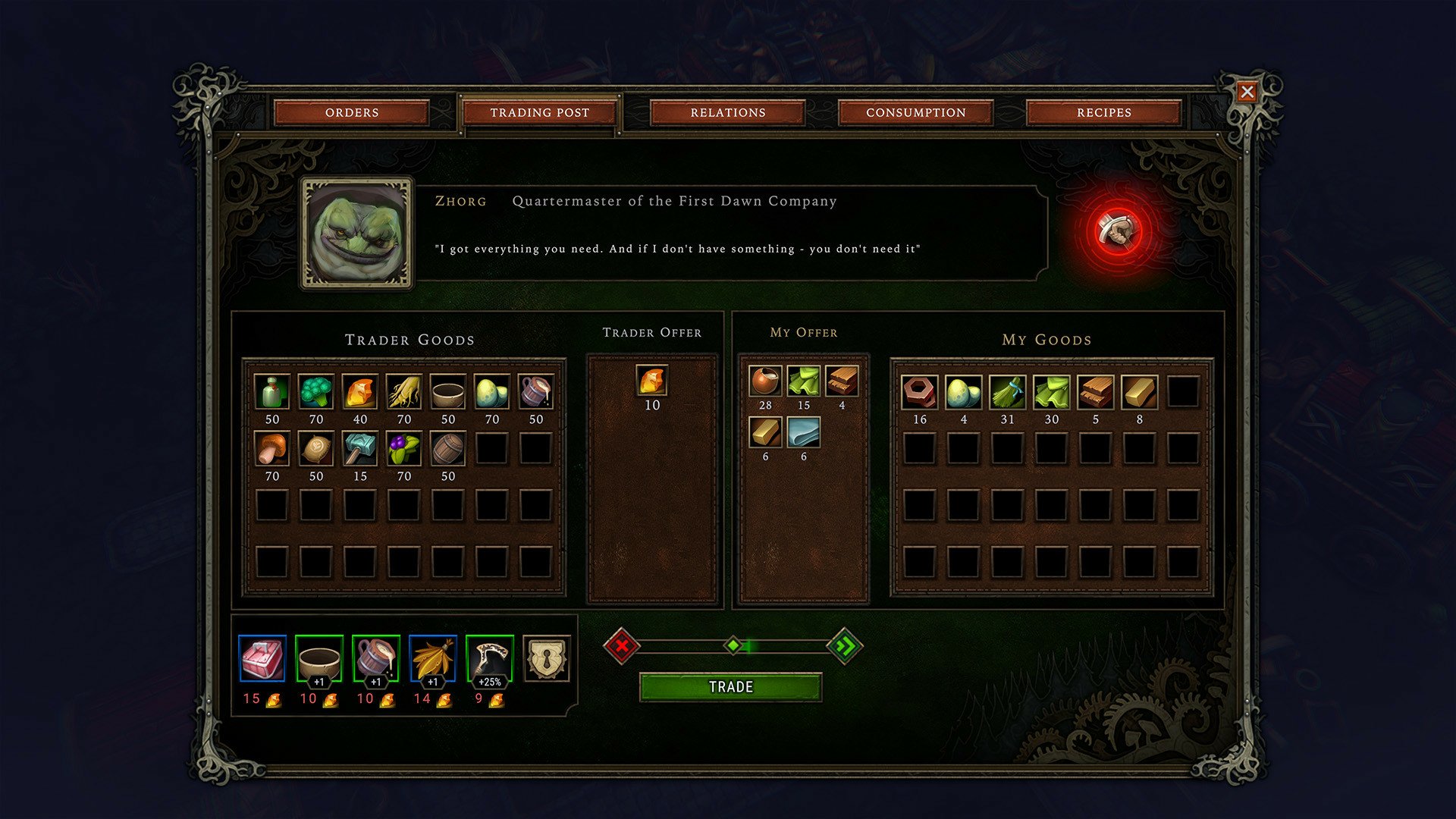This screenshot has height=819, width=1456.
Task: Show the Consumption tab
Action: tap(915, 112)
